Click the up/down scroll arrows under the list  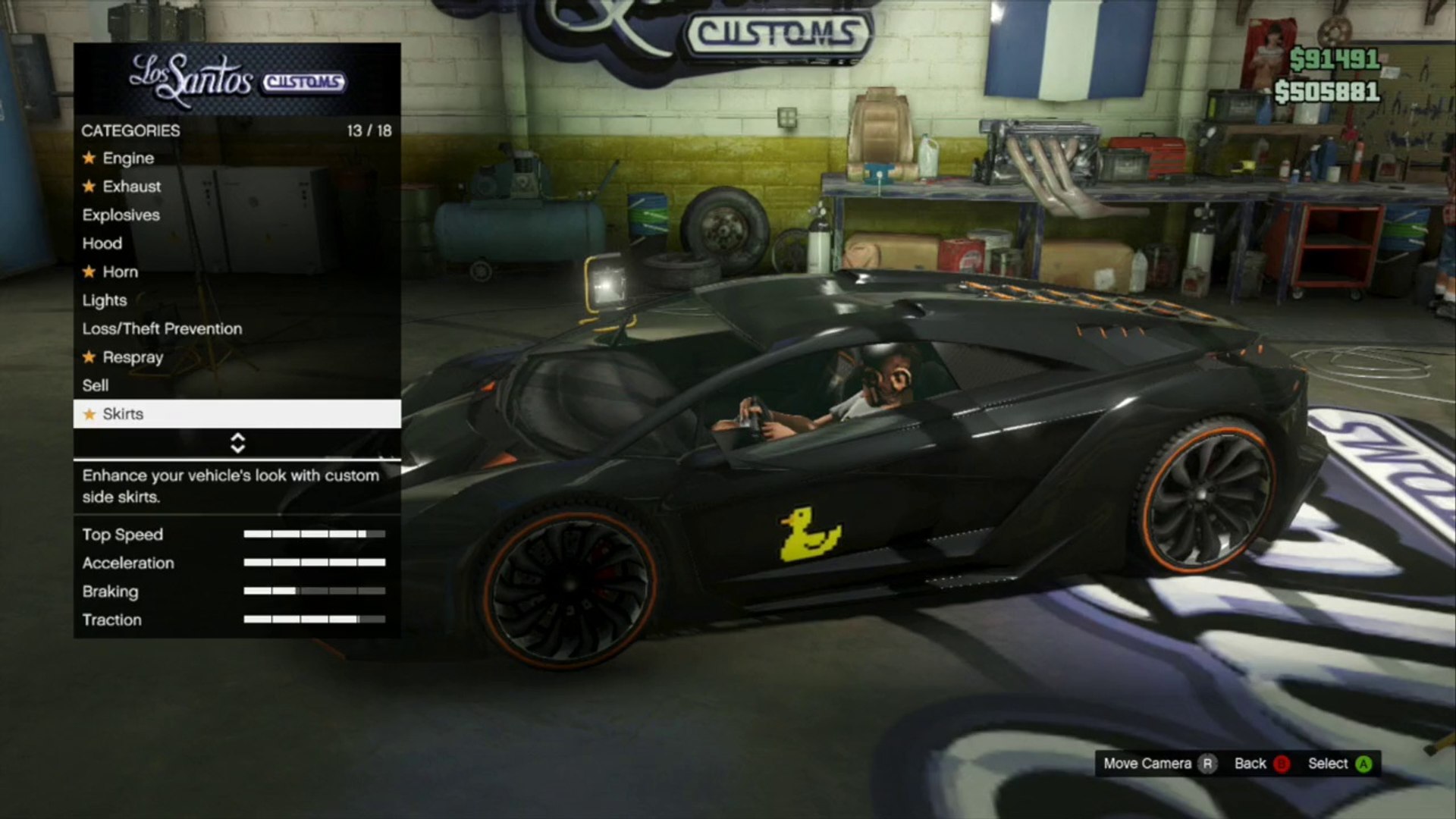pos(237,443)
